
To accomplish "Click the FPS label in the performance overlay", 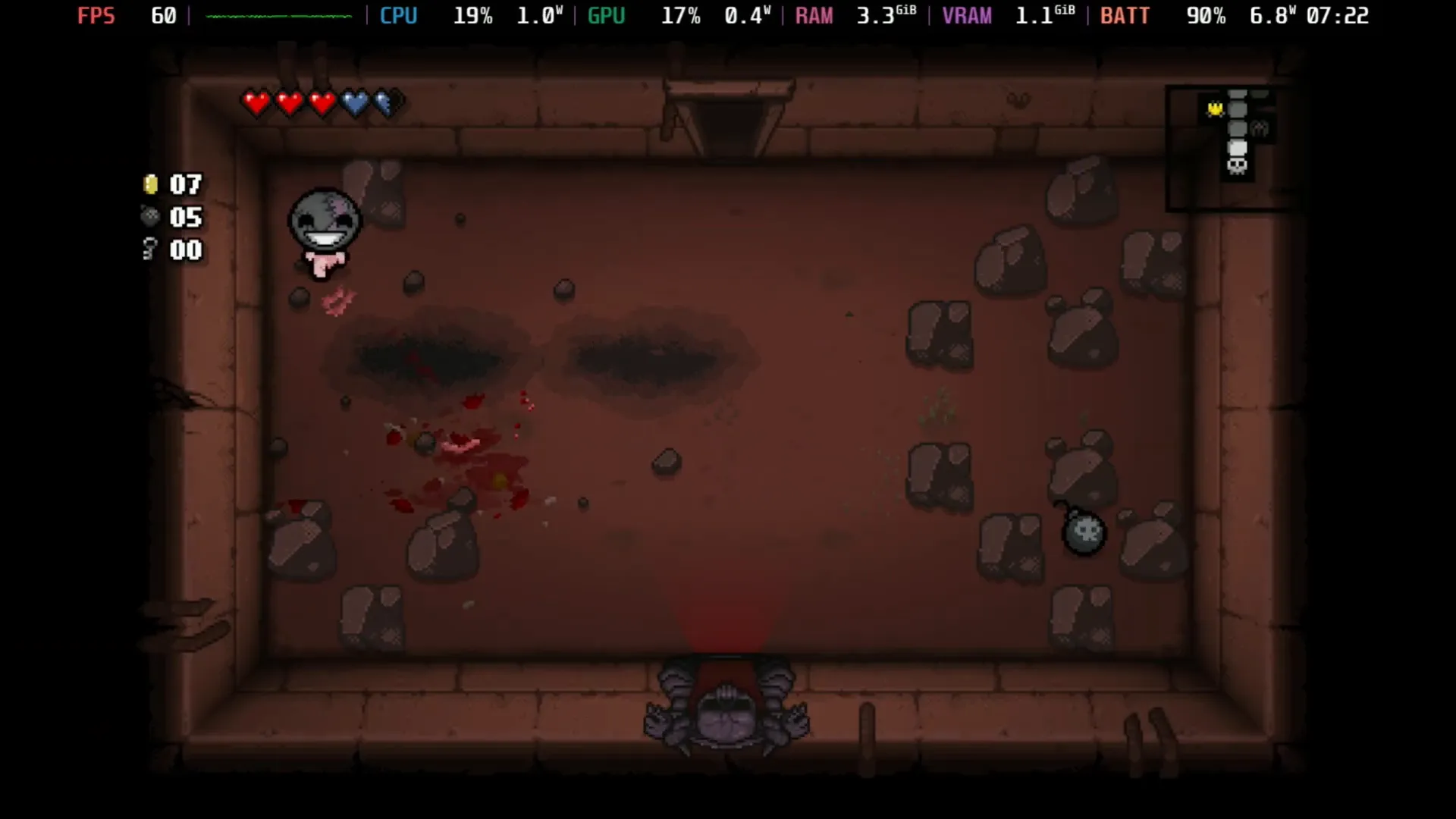I will (x=96, y=15).
